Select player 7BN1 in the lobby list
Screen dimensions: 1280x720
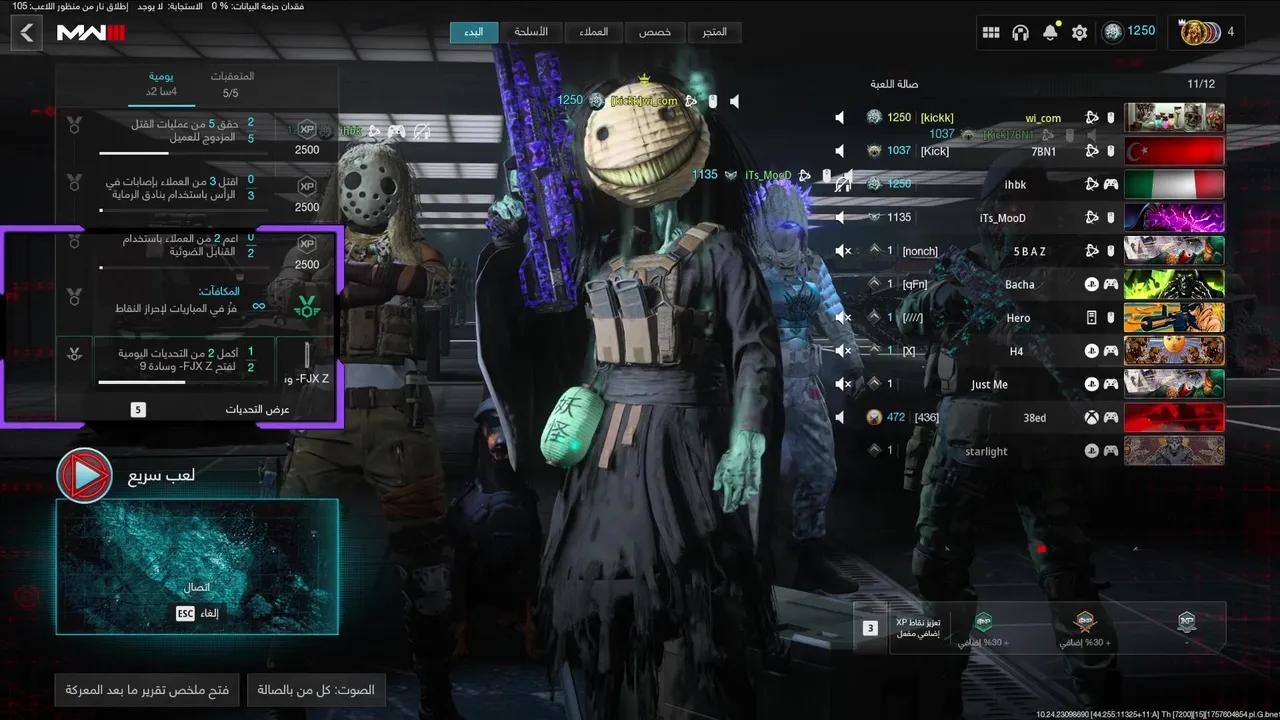coord(1040,151)
